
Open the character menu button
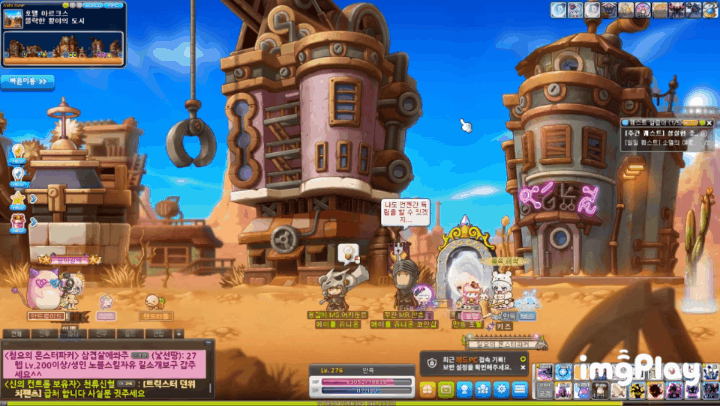(462, 390)
